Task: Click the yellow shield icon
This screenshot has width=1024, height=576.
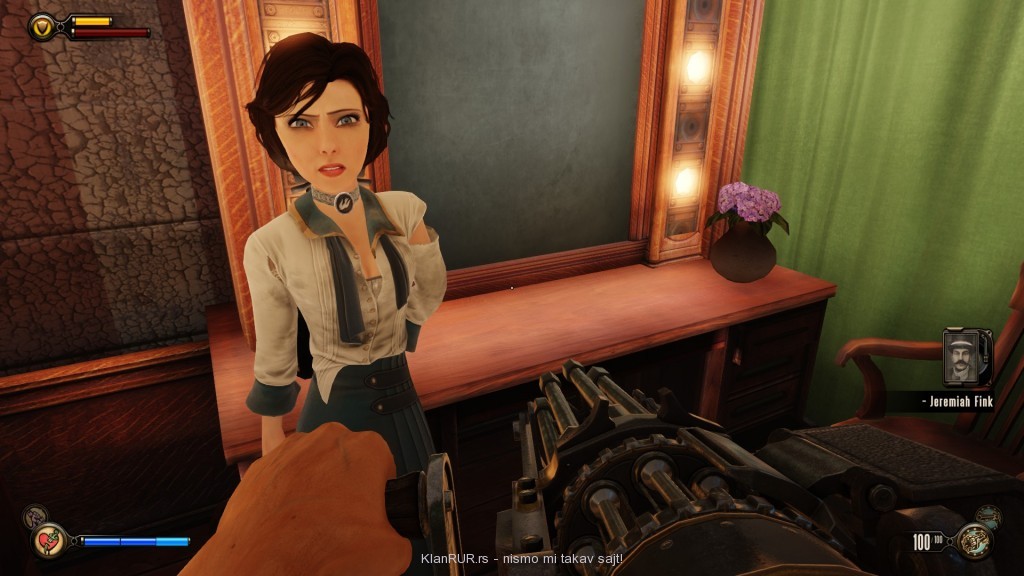Action: tap(43, 25)
